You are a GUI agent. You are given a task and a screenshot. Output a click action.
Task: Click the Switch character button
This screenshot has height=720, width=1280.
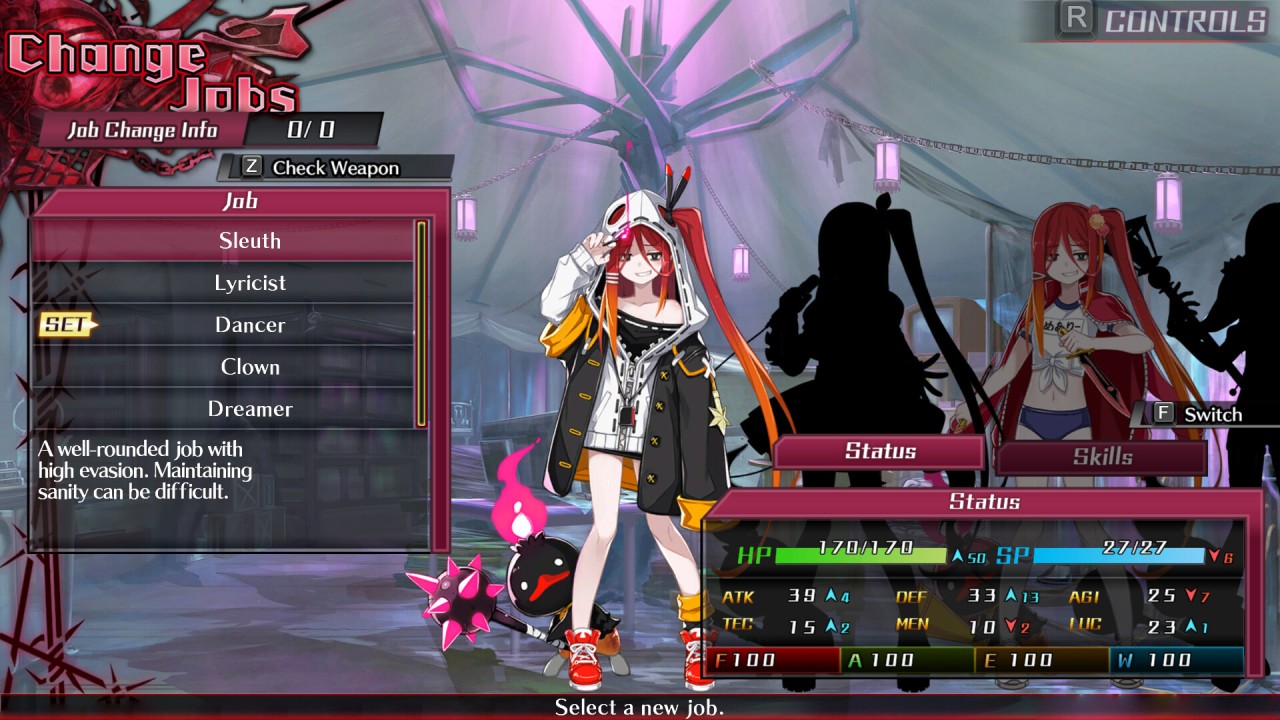(1198, 414)
